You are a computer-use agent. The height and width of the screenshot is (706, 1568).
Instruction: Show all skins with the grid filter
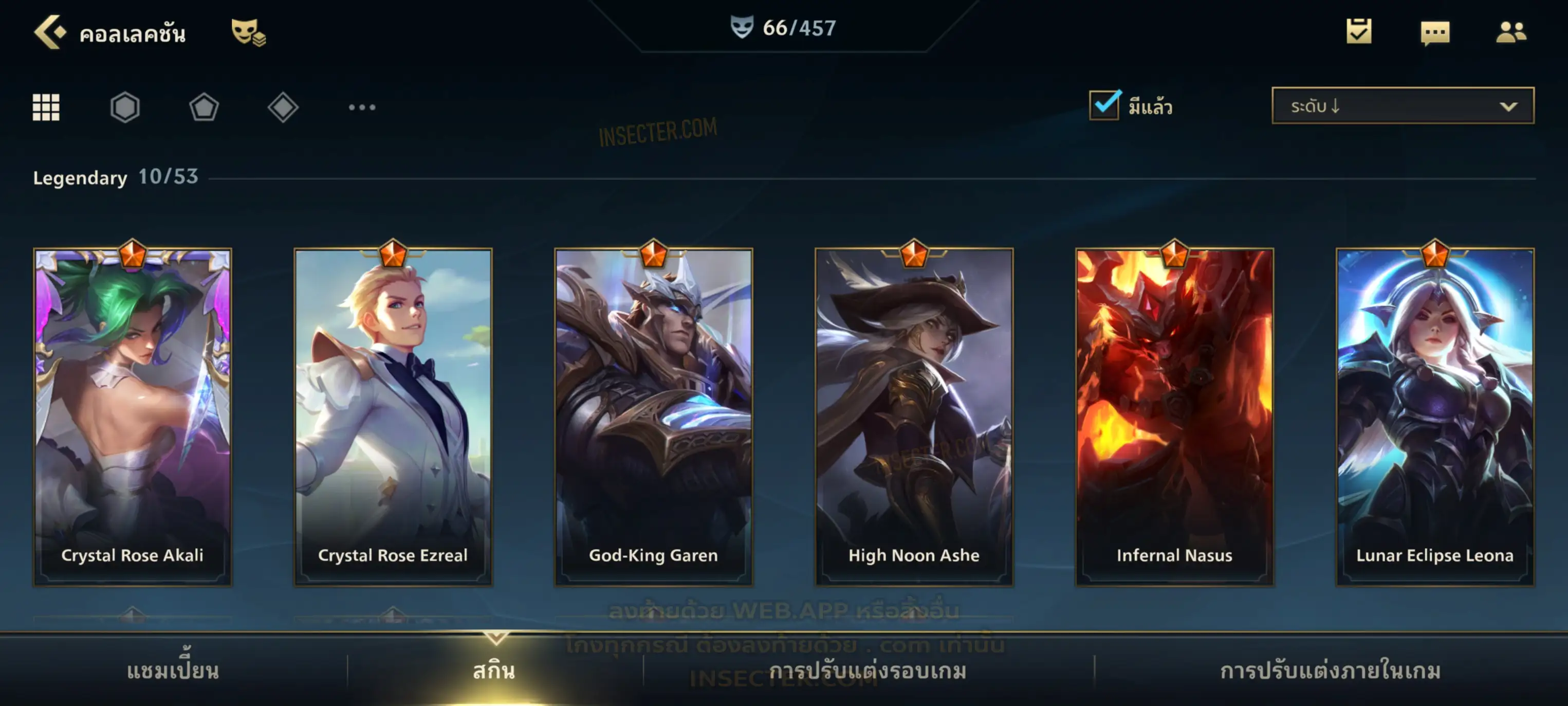pyautogui.click(x=46, y=107)
